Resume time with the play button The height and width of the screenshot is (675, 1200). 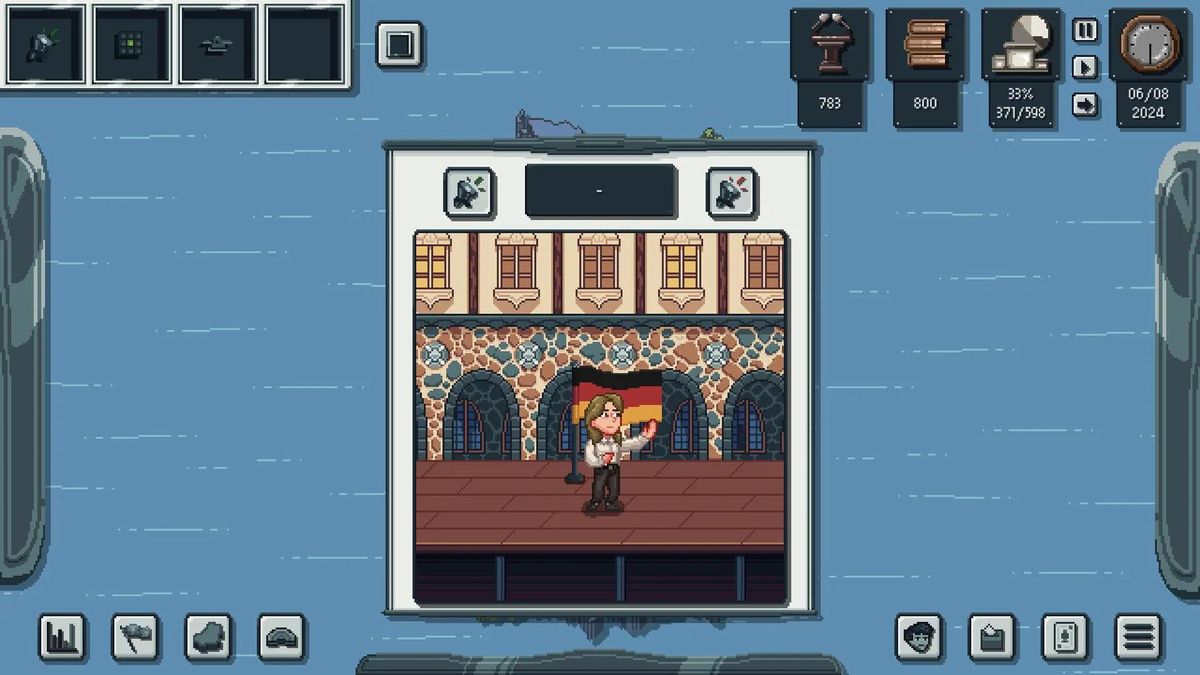[1085, 67]
